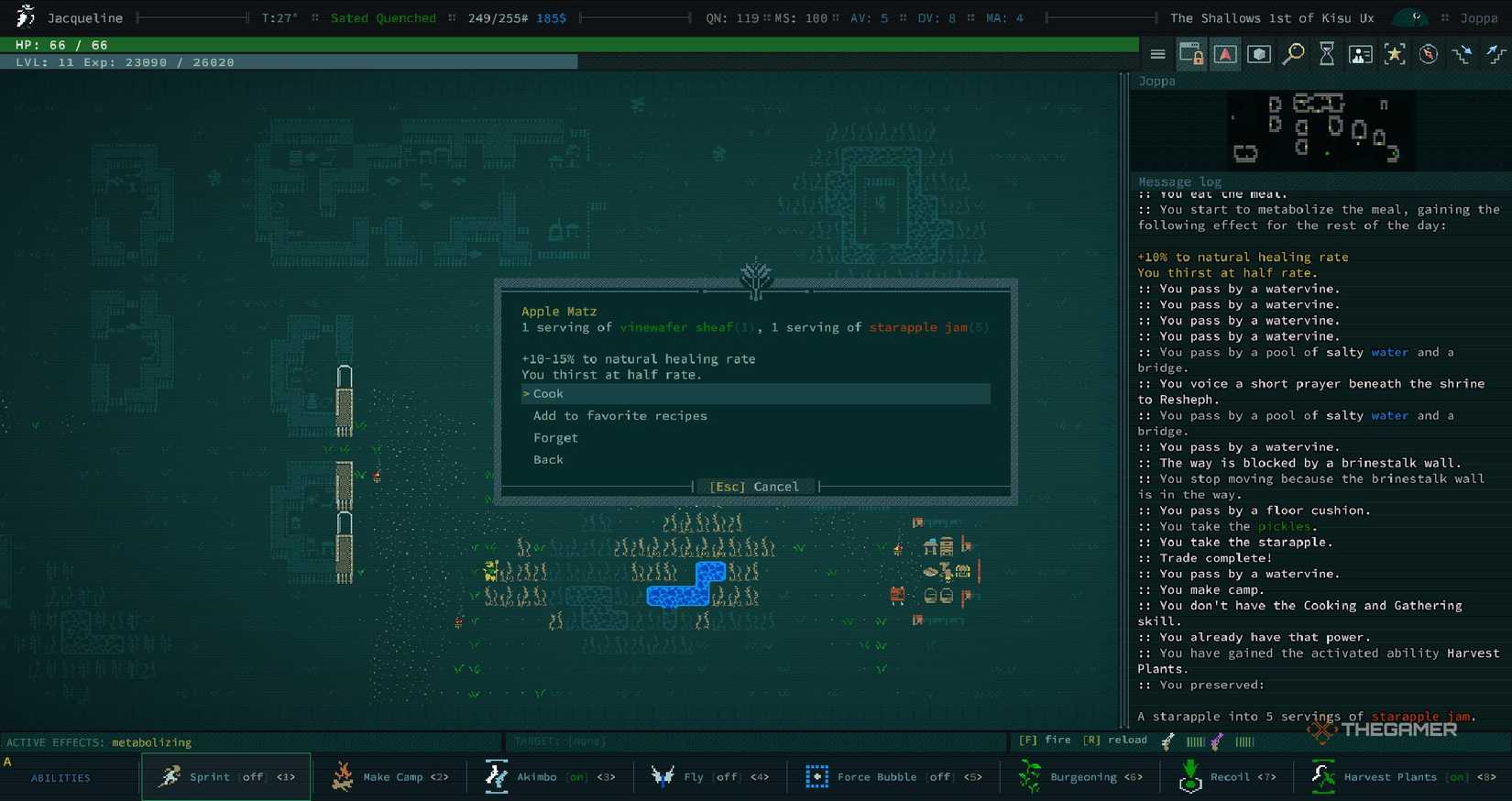This screenshot has width=1512, height=801.
Task: Toggle Sprint on
Action: pos(172,776)
